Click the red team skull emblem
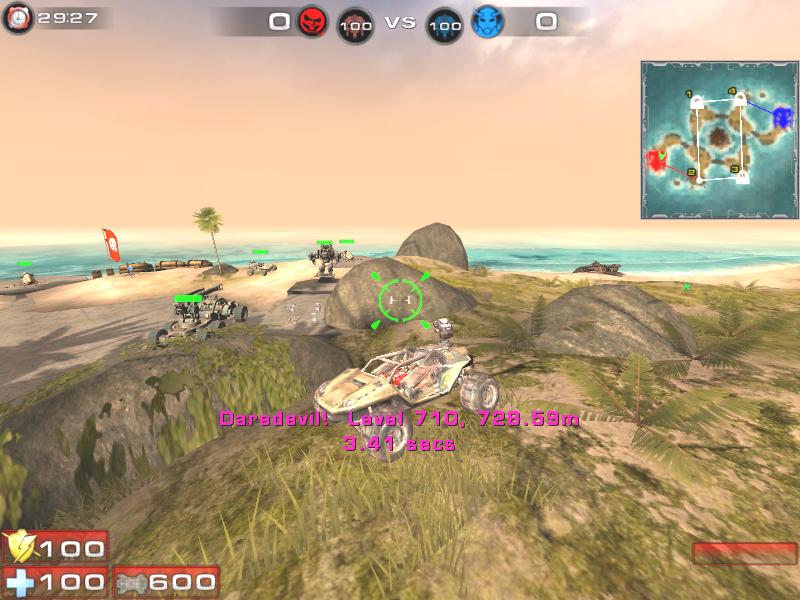Image resolution: width=800 pixels, height=600 pixels. click(313, 21)
